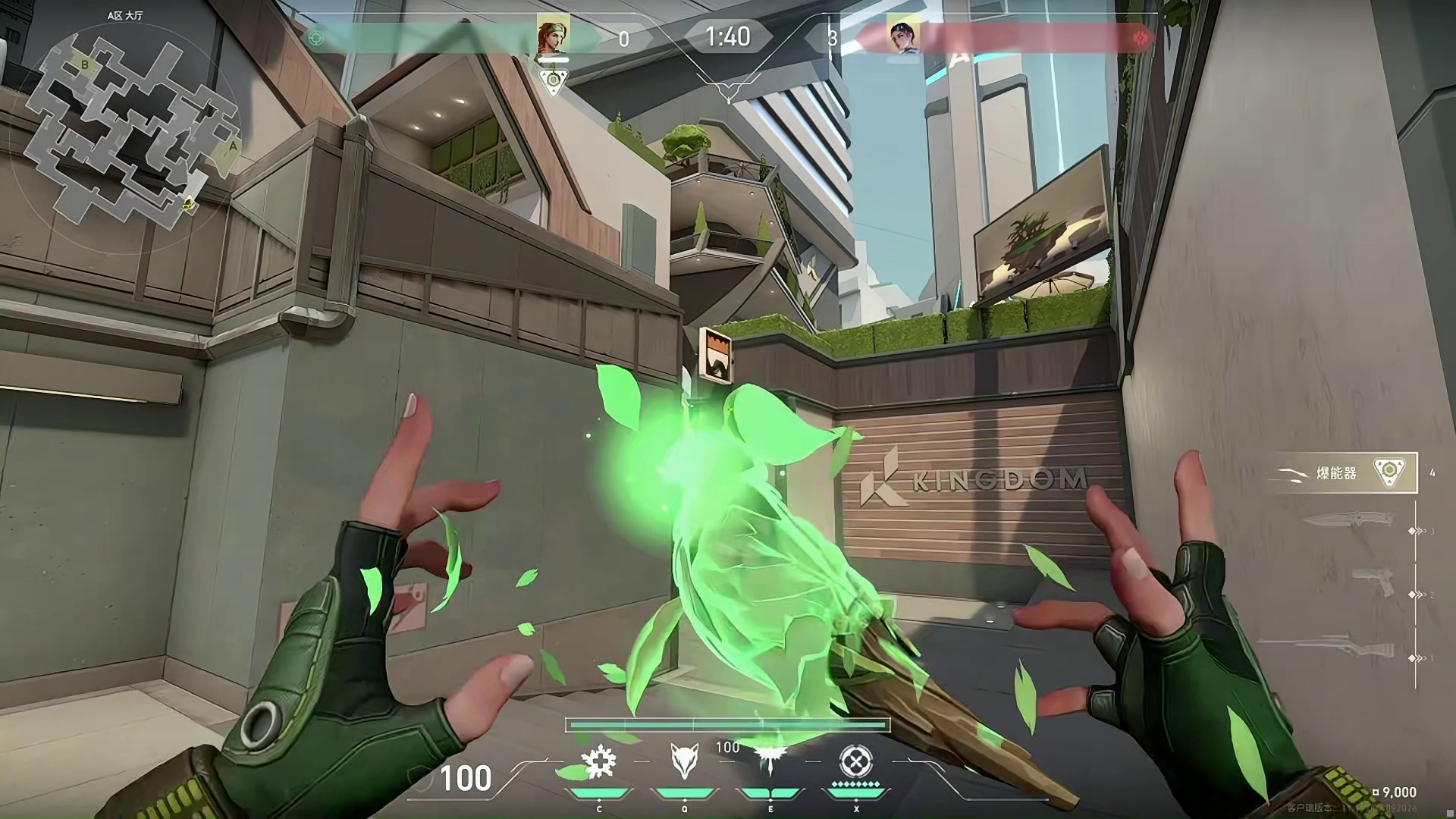Screen dimensions: 1456x819
Task: Activate the Regrowth ability icon
Action: pos(599,761)
